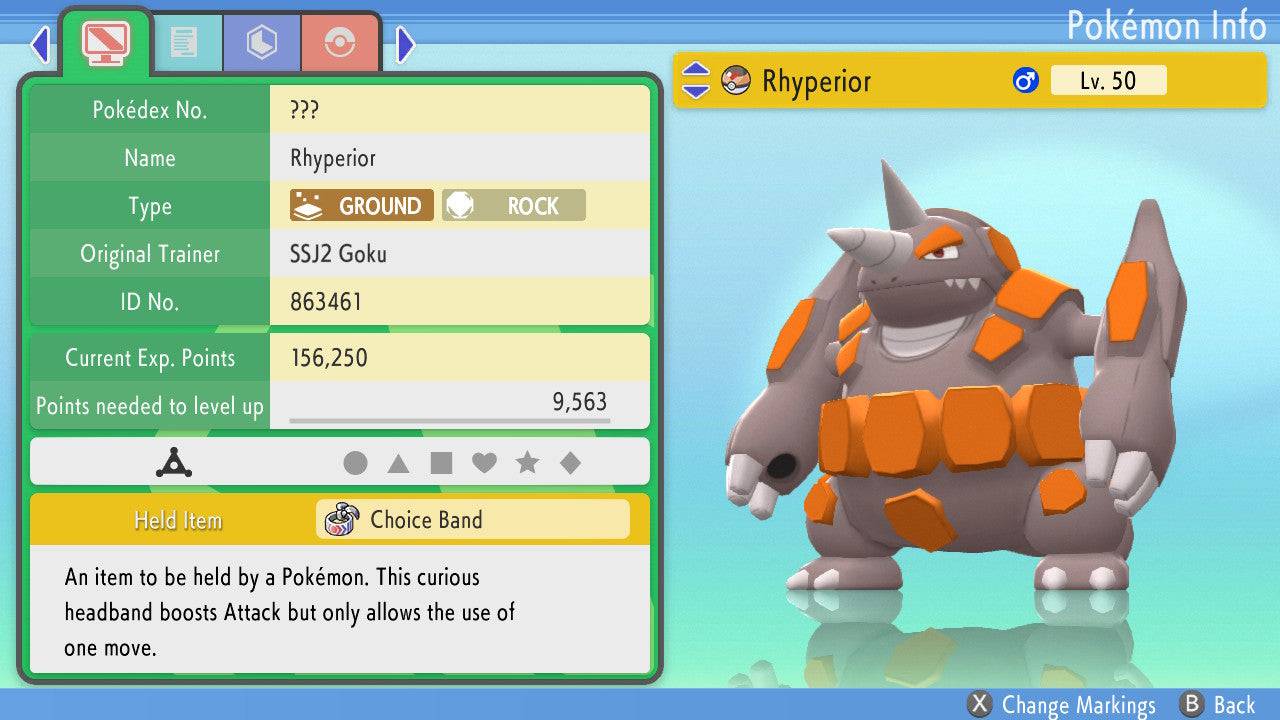
Task: Switch to the trainer memo notes tab
Action: [183, 42]
